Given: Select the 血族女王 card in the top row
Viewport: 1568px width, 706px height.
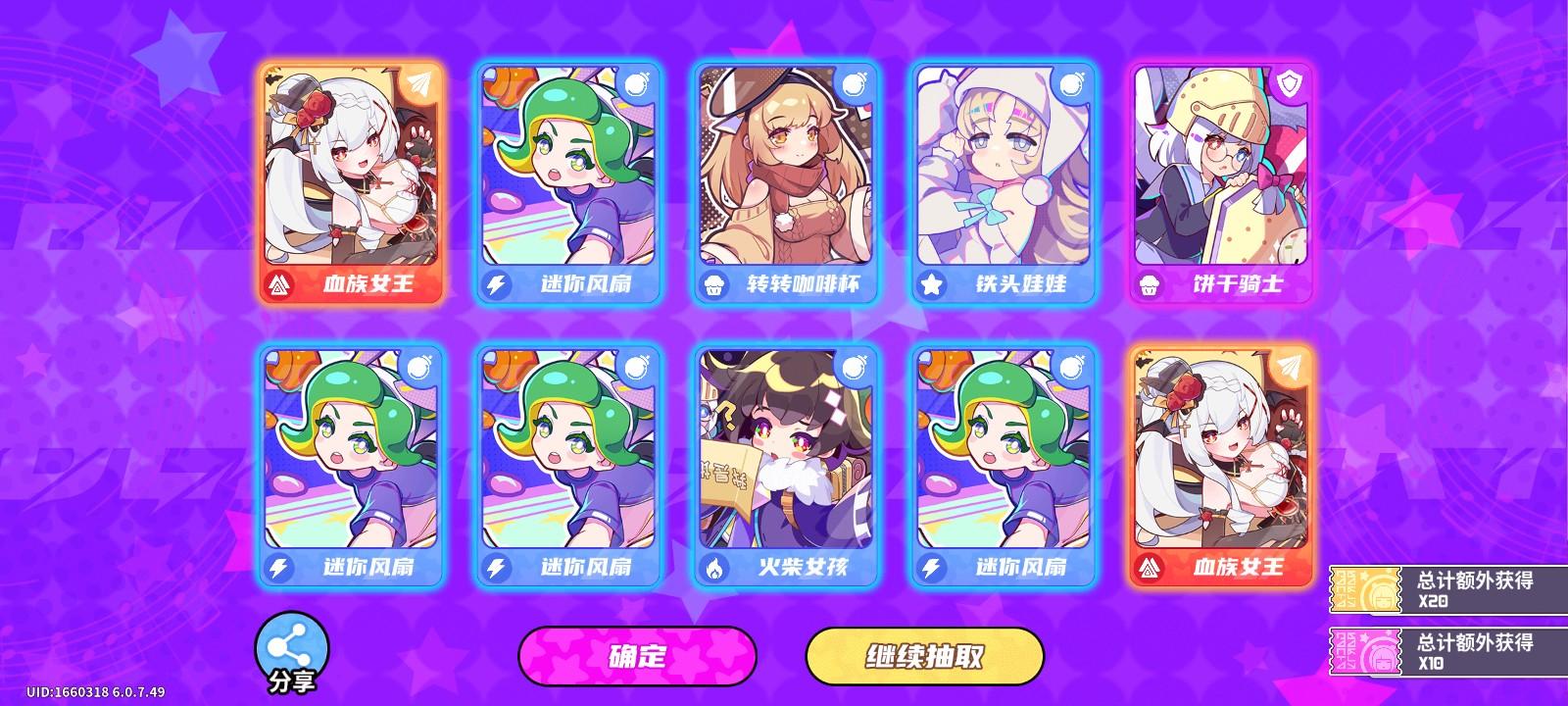Looking at the screenshot, I should coord(355,181).
